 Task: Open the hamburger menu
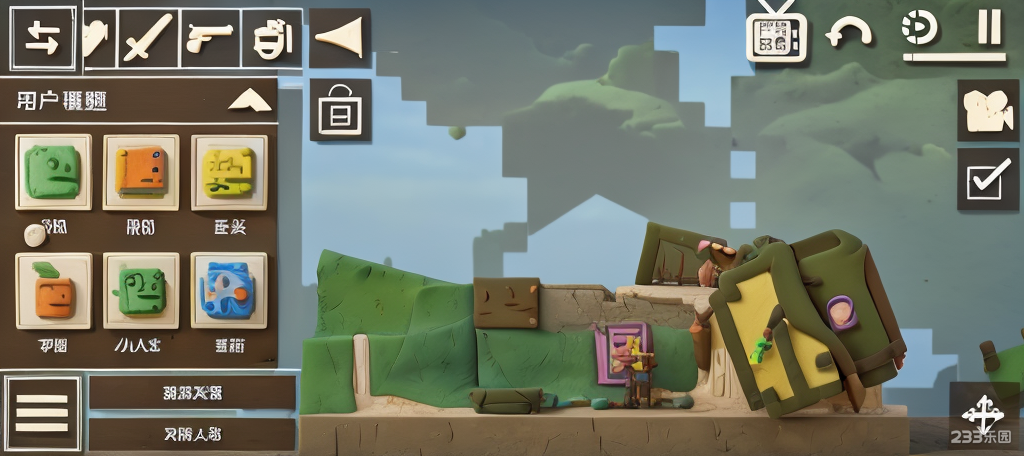[42, 412]
